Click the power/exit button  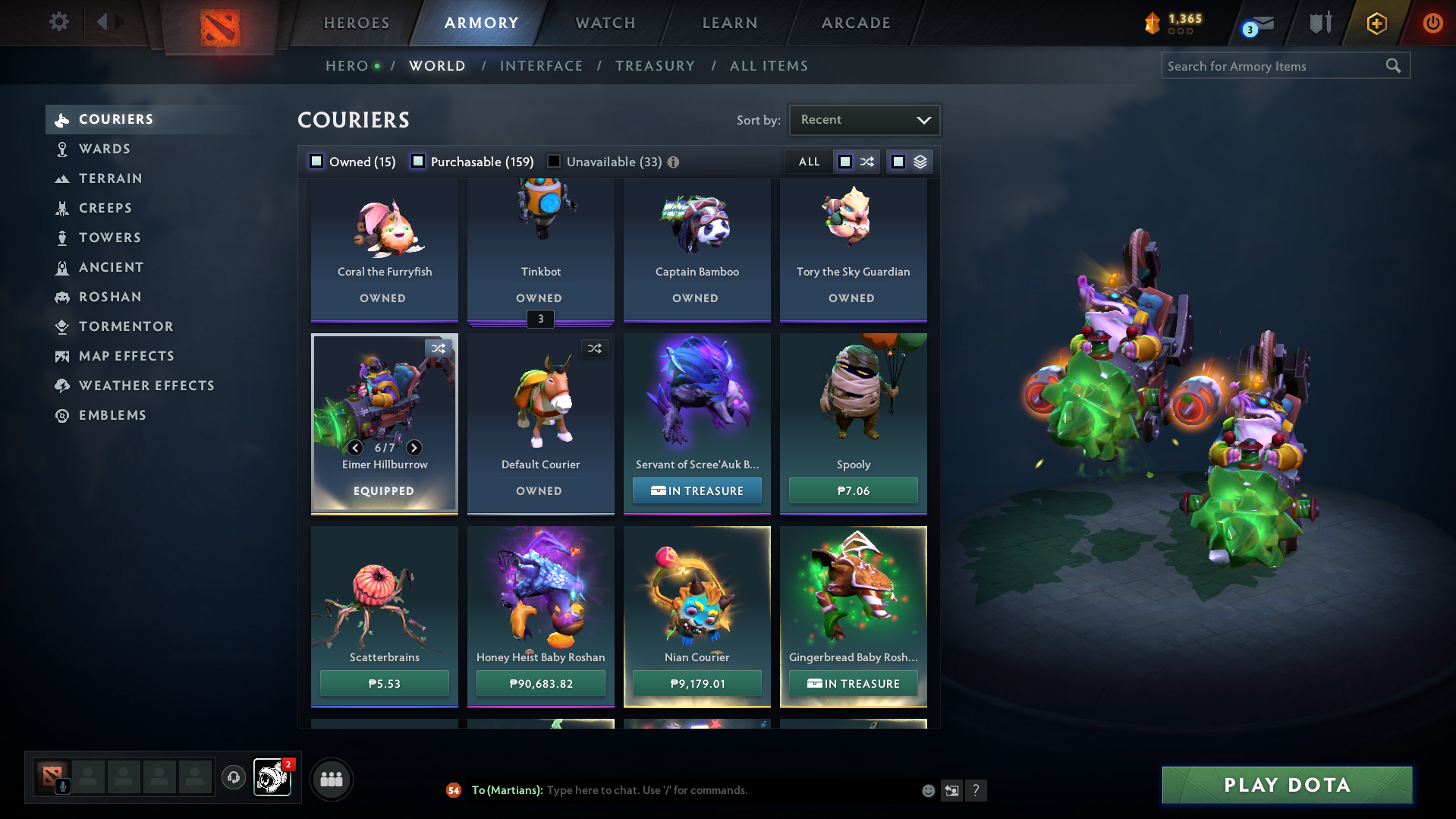[x=1432, y=23]
